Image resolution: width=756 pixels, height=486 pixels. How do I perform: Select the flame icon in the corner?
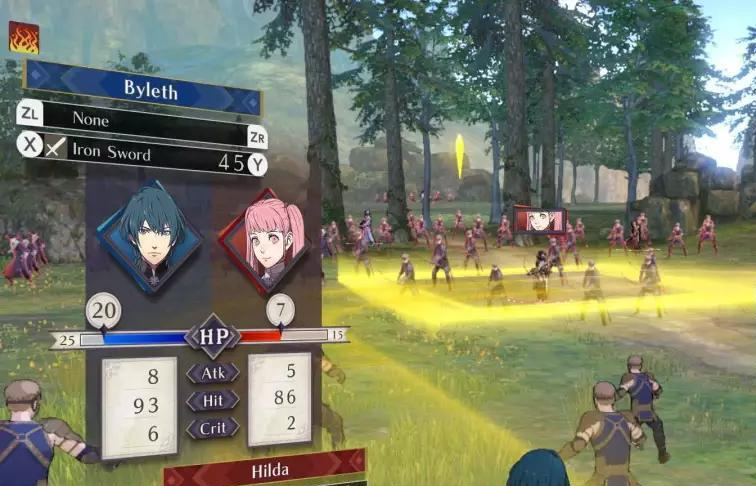[23, 37]
